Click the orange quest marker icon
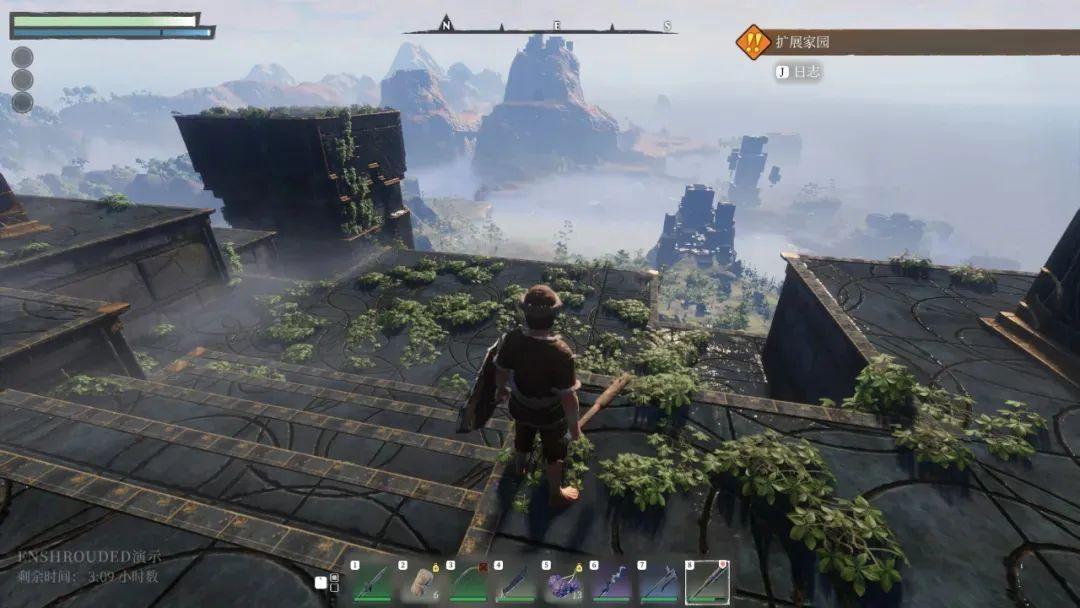The width and height of the screenshot is (1080, 608). click(752, 42)
